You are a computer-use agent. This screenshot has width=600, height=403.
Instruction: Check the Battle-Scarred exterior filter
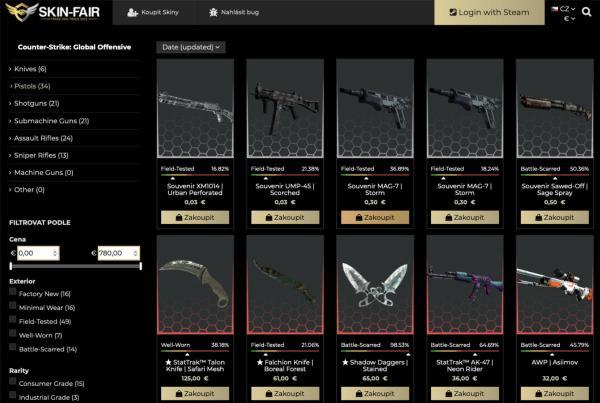point(14,348)
